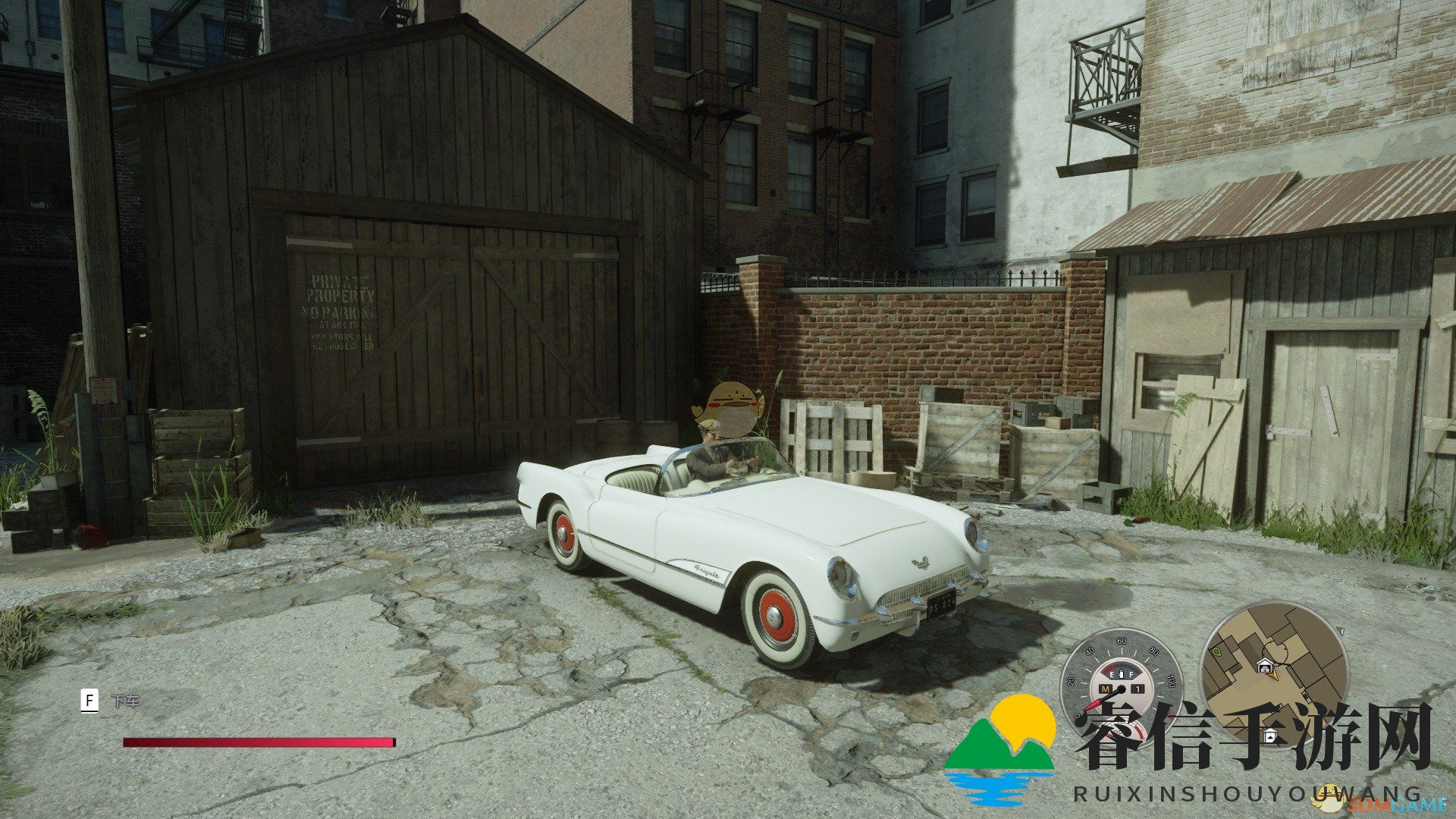Click the M transmission indicator on speedometer

[x=1106, y=689]
